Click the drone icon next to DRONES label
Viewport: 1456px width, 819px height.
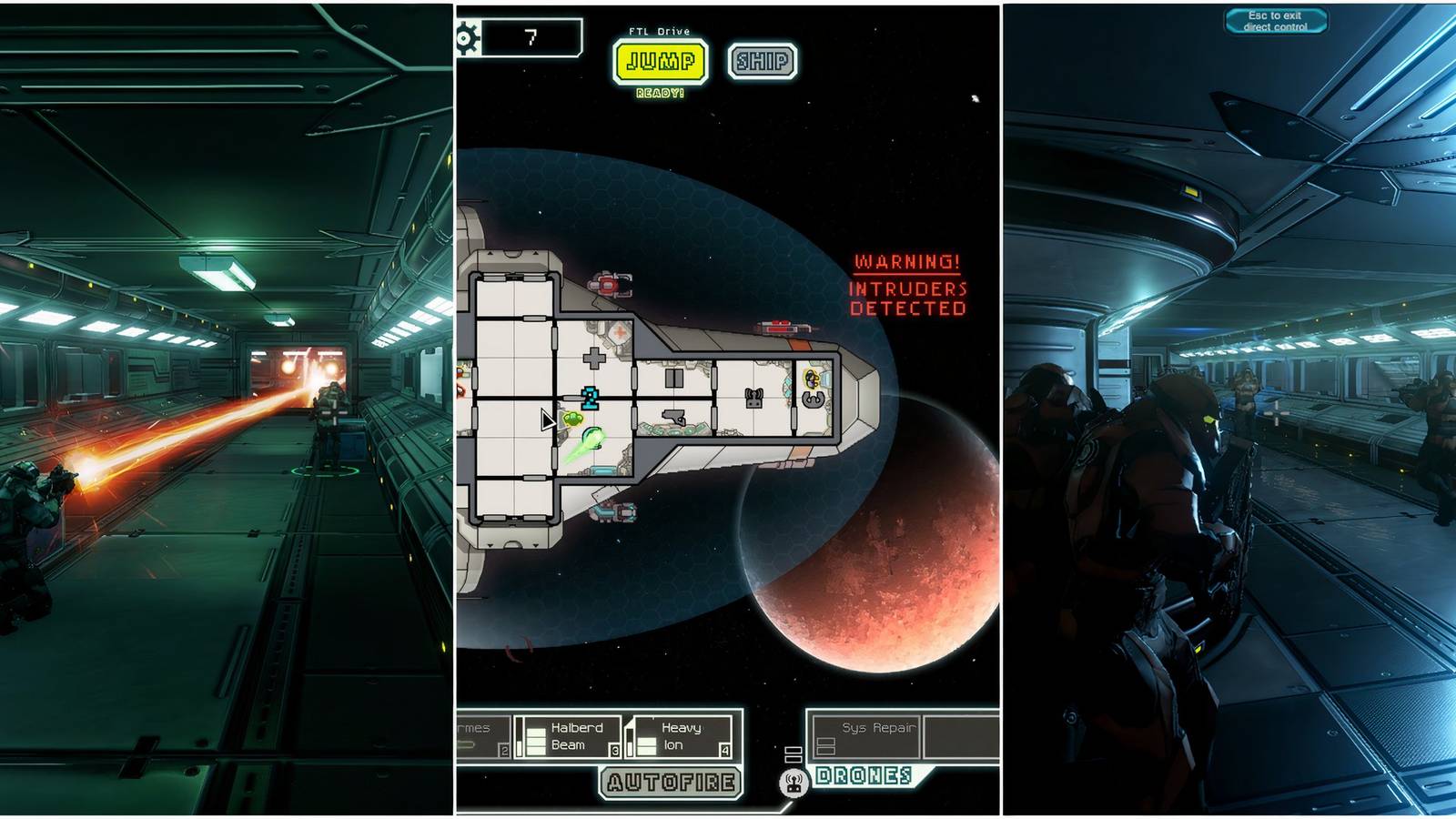pyautogui.click(x=793, y=783)
